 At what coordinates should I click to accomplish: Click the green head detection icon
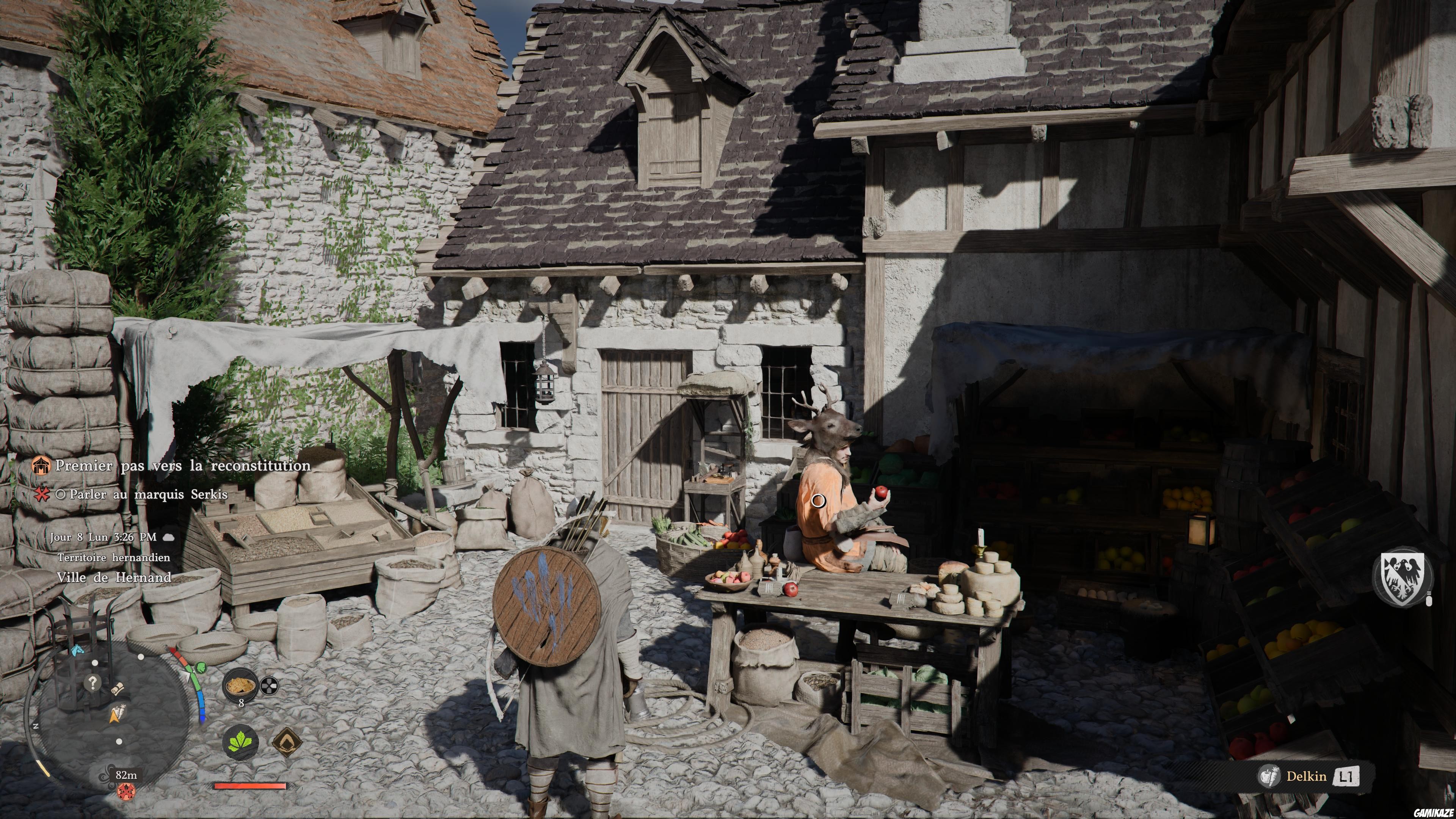coord(201,668)
